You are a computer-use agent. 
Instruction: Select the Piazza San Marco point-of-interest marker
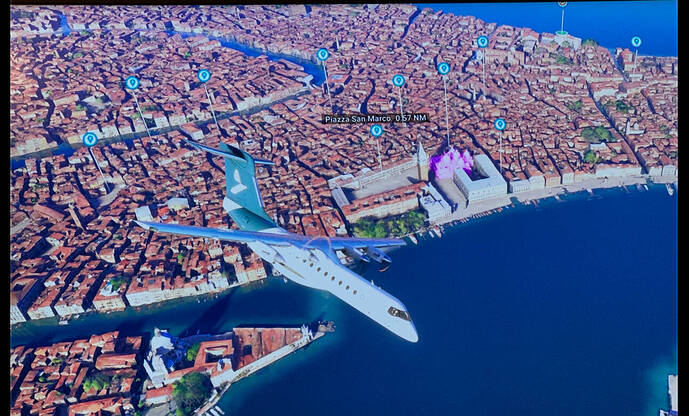coord(376,131)
